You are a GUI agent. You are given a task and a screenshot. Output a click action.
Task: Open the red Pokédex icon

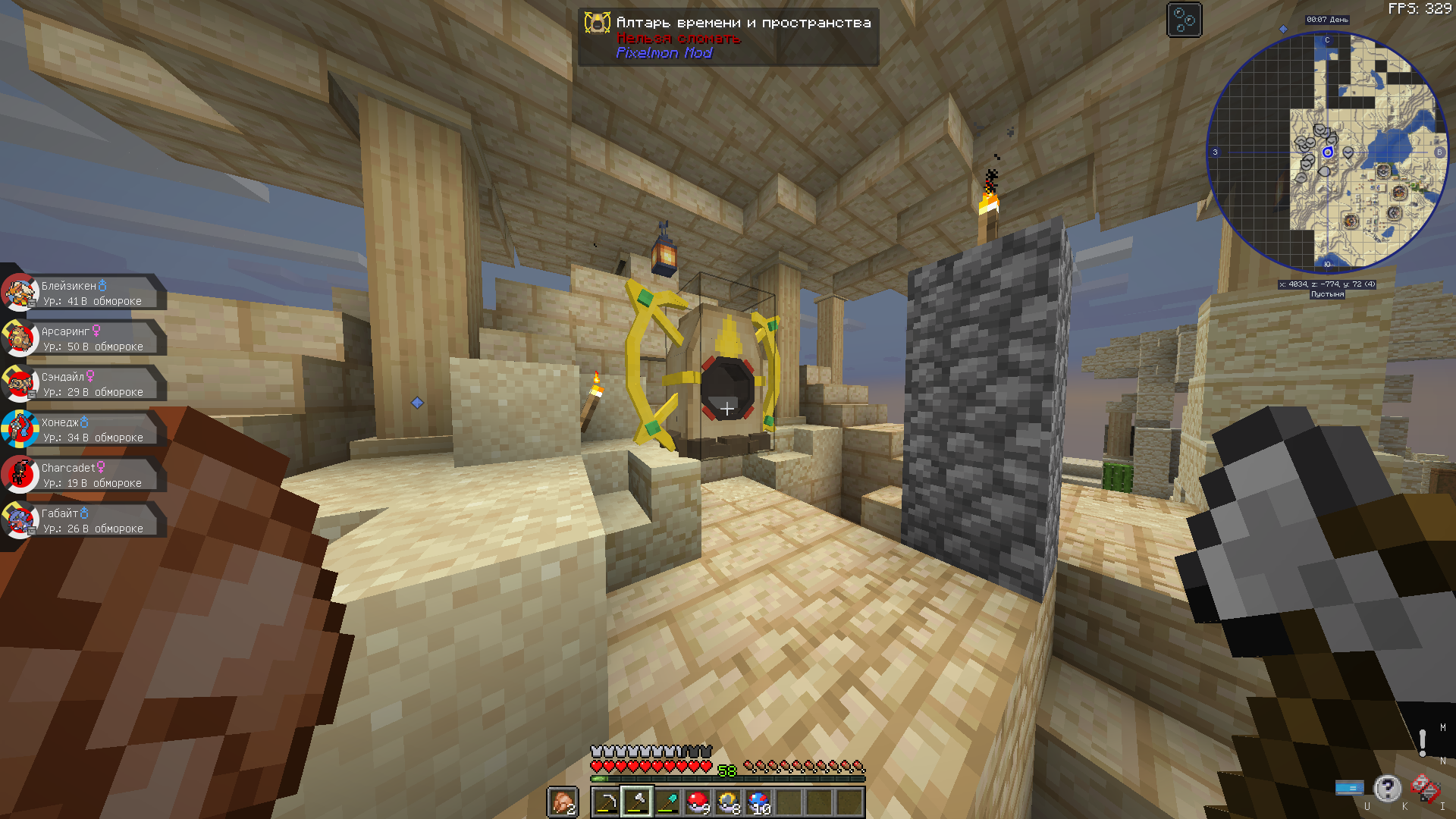click(x=1424, y=789)
